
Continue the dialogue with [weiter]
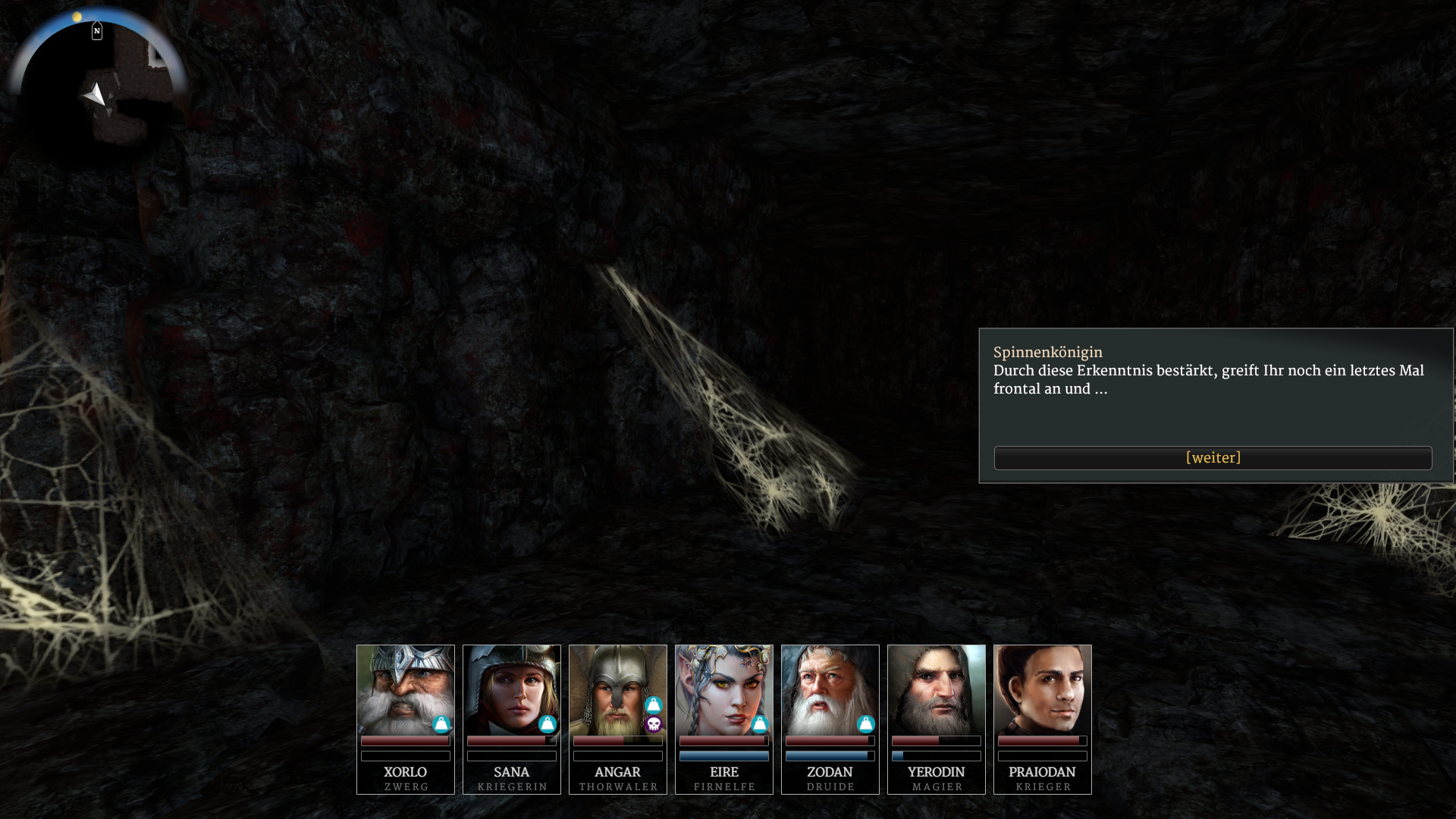pos(1213,458)
